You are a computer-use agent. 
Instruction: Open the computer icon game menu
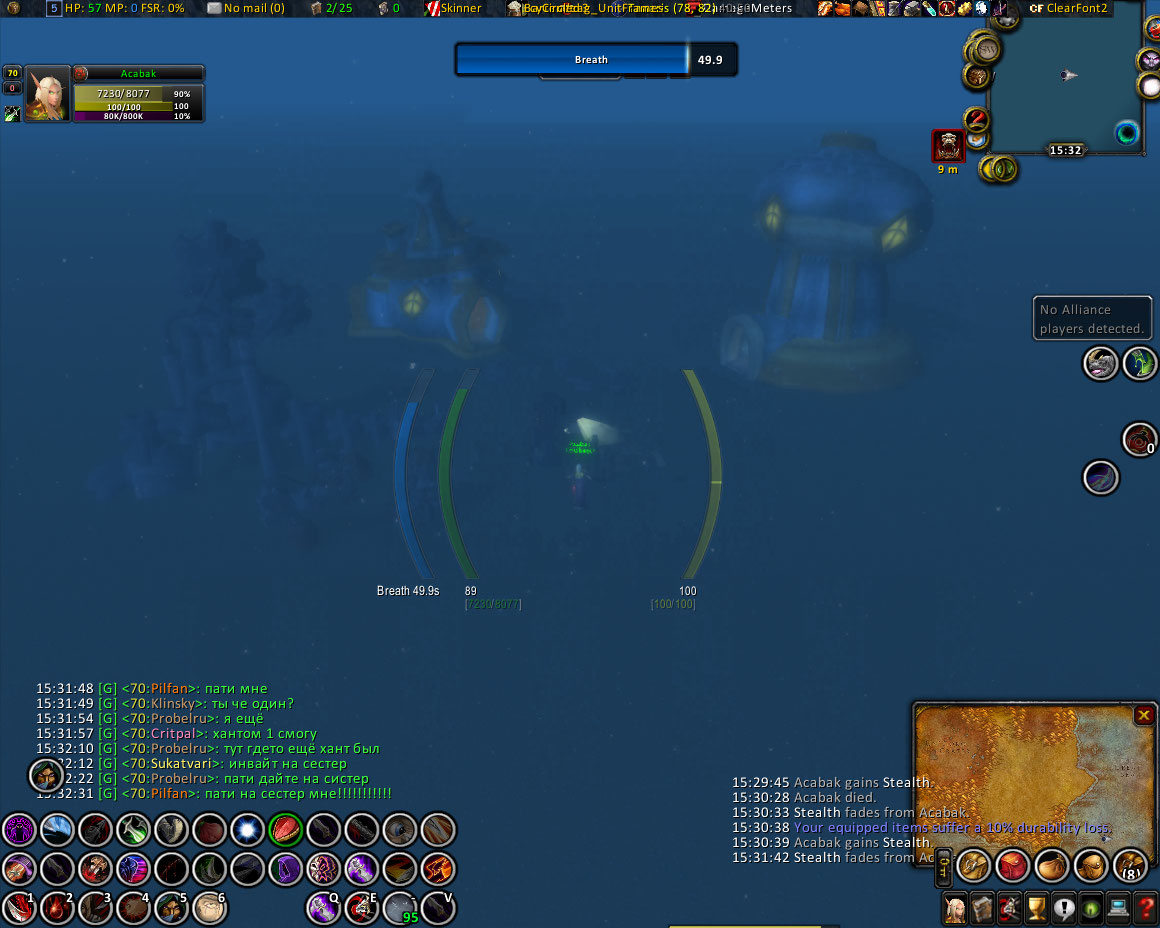(1119, 908)
